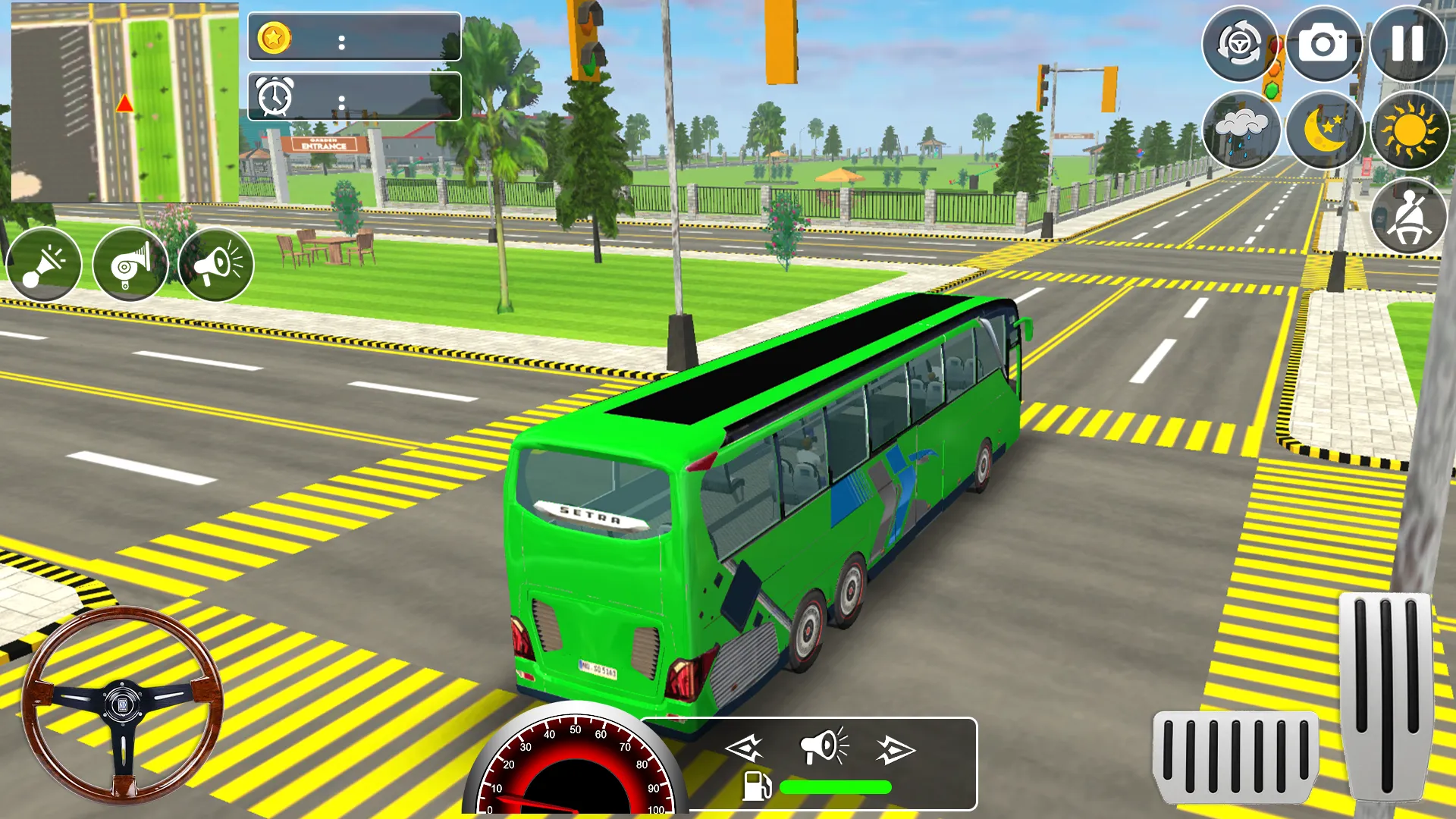
Task: Switch to night mode
Action: click(x=1324, y=130)
